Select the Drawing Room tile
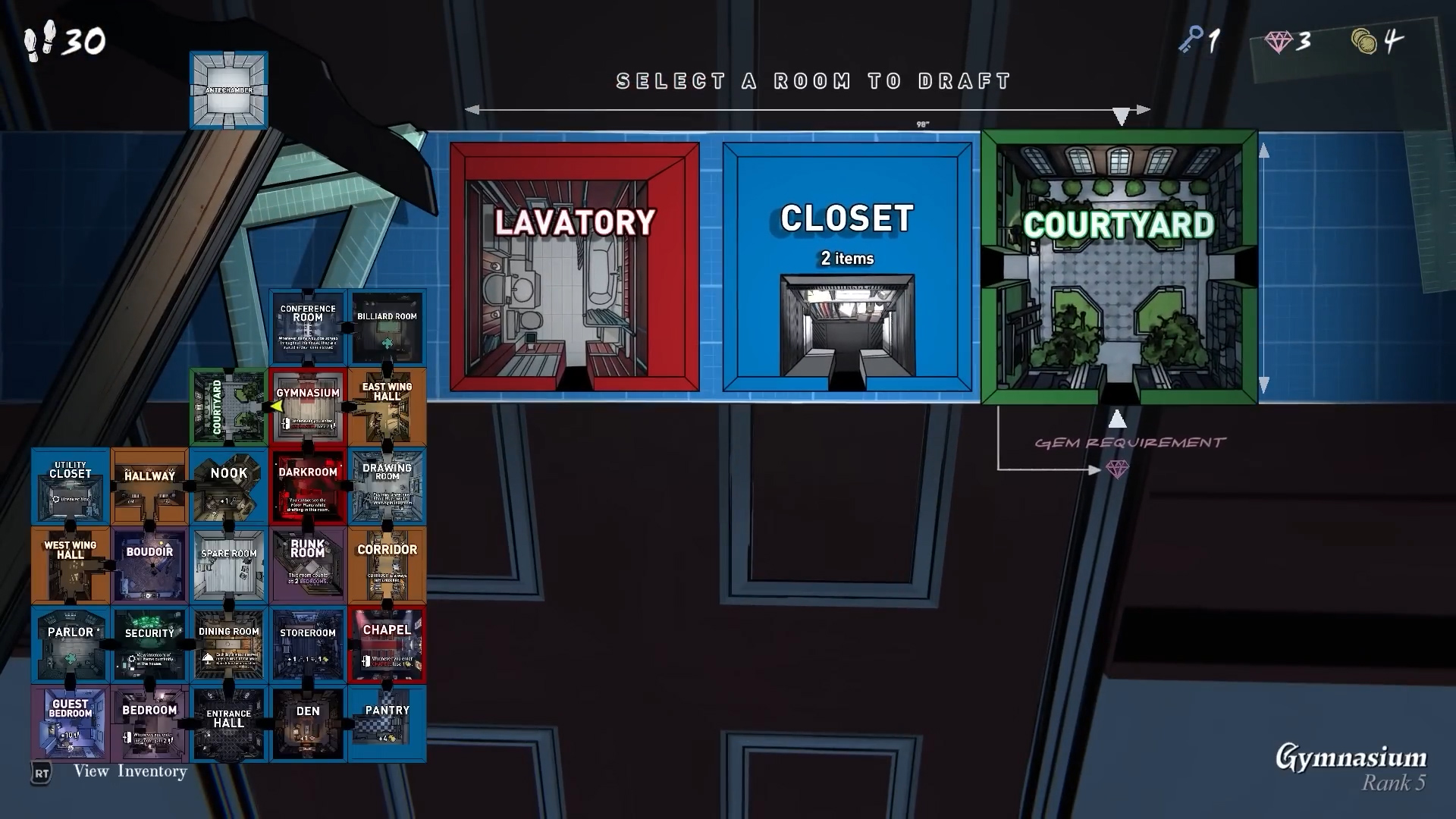Image resolution: width=1456 pixels, height=819 pixels. pyautogui.click(x=387, y=487)
